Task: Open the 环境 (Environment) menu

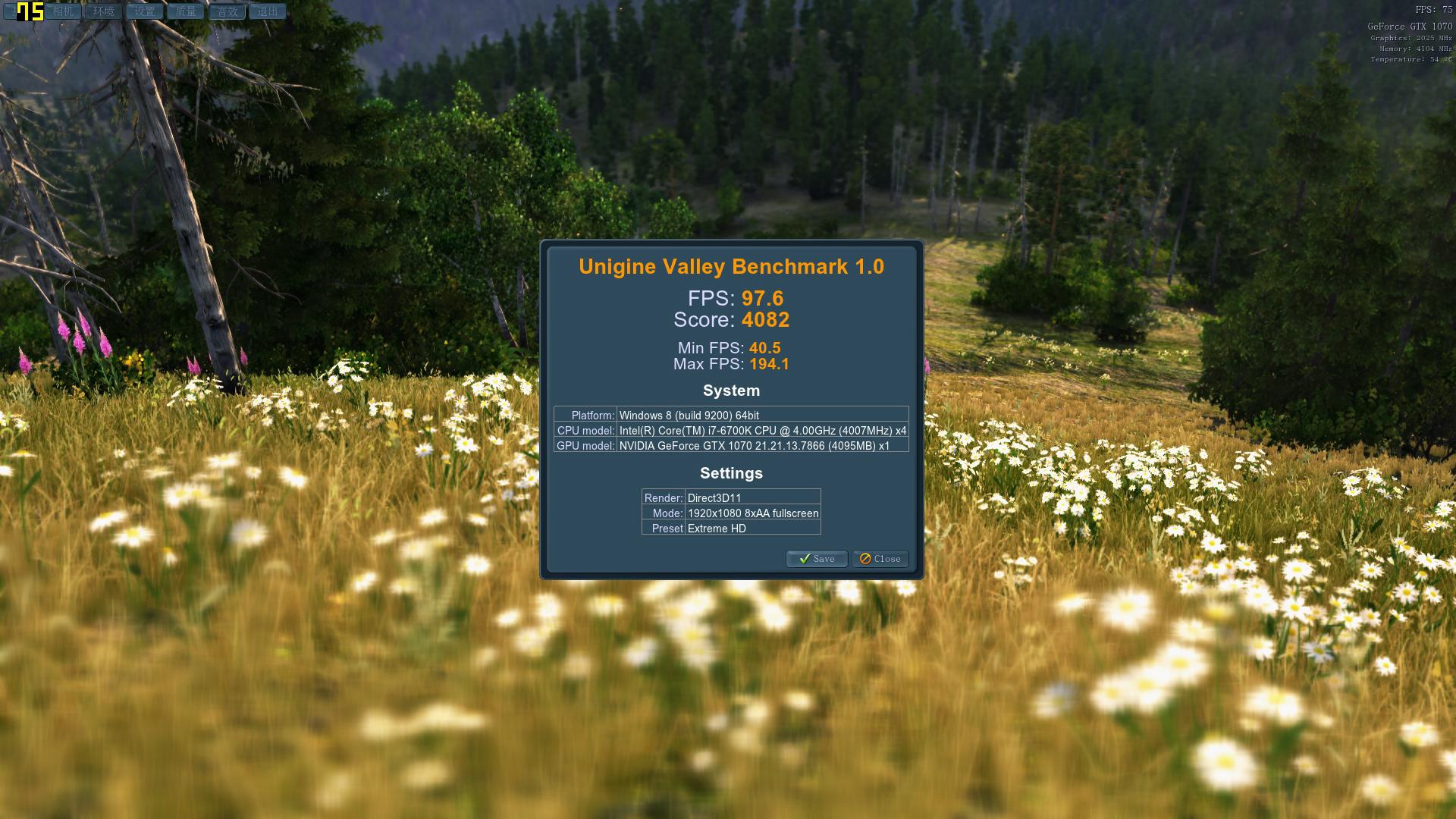Action: coord(104,11)
